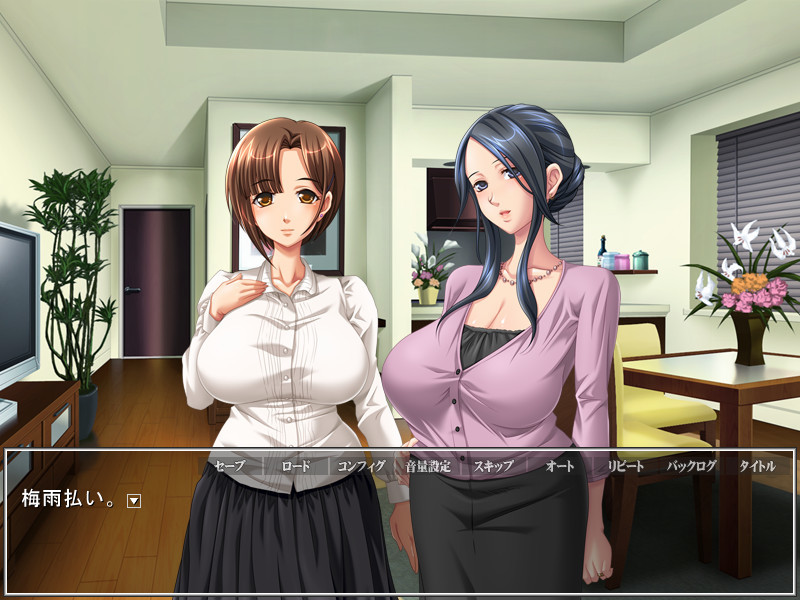Screen dimensions: 800x600
Task: Click リピート to replay the voice line
Action: coord(626,466)
